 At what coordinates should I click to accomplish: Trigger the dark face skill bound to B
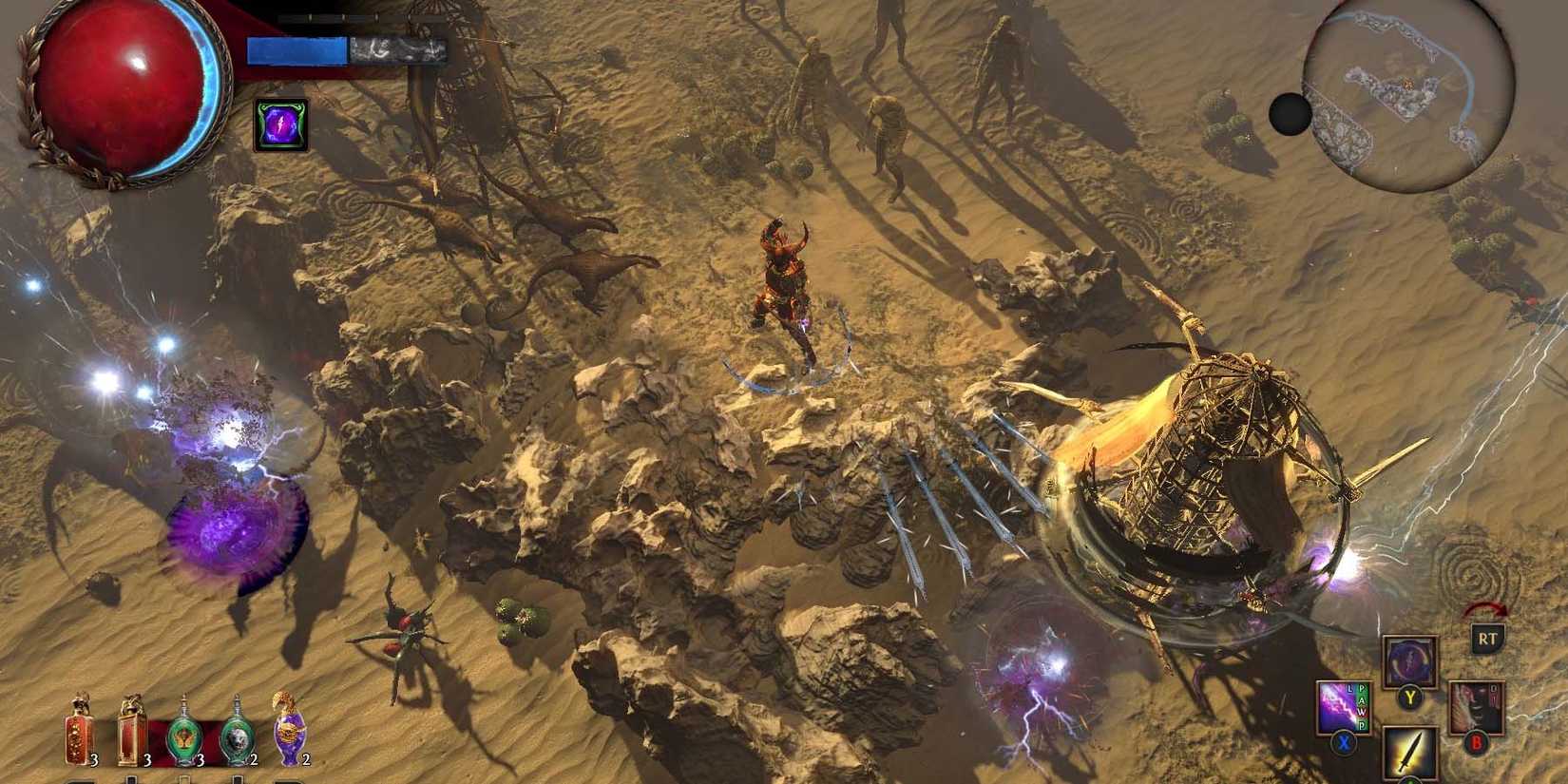(1476, 706)
